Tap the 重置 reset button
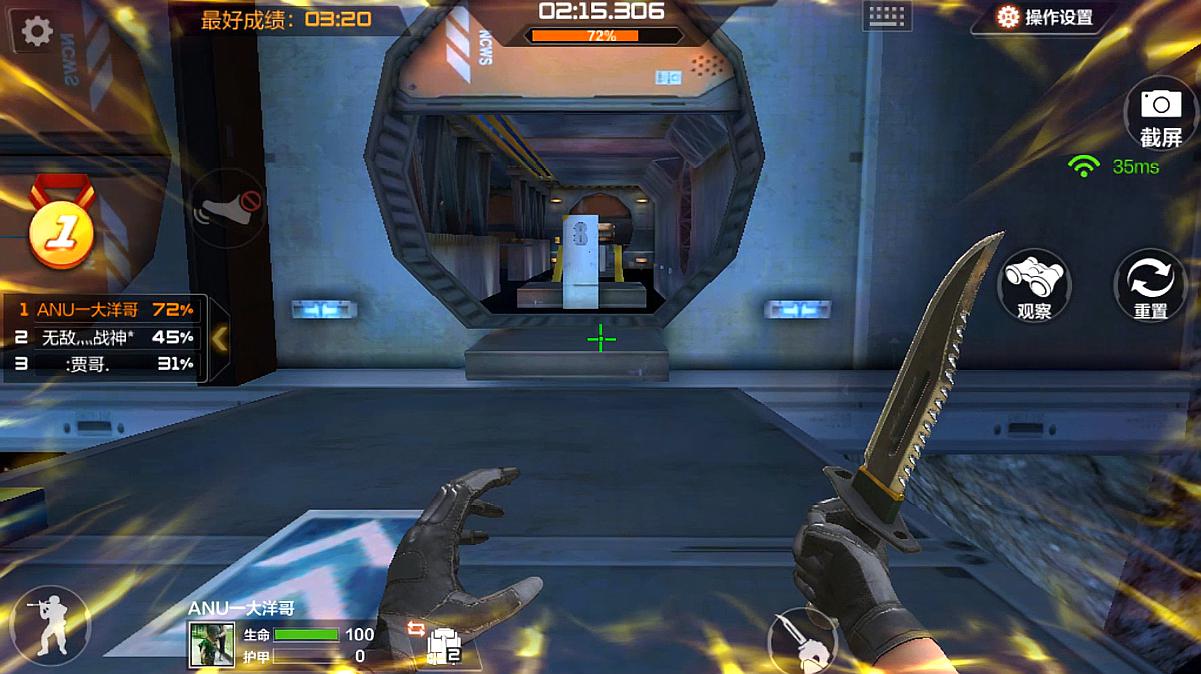 click(1150, 285)
